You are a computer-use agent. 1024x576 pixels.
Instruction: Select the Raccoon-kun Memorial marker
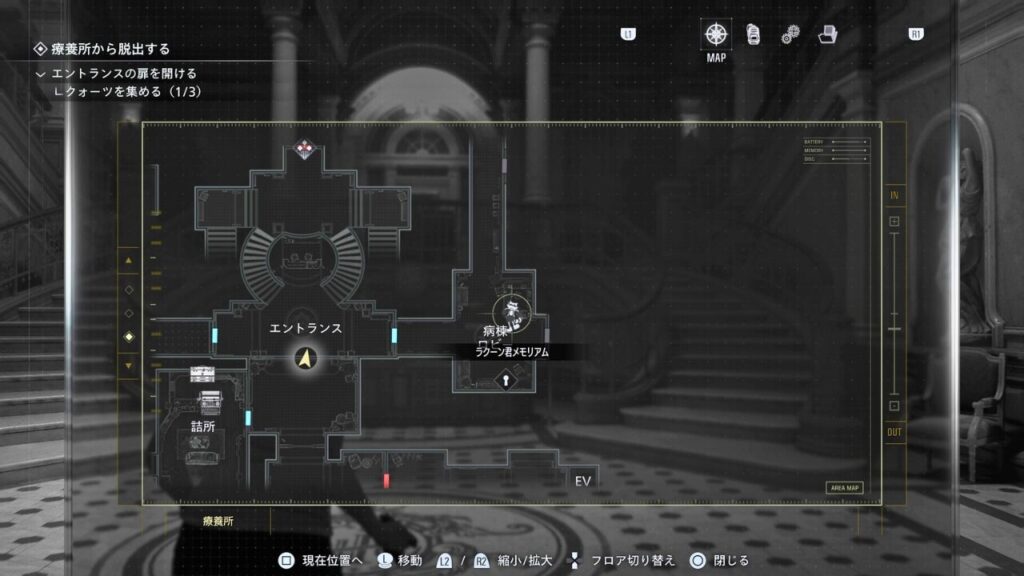(x=512, y=312)
